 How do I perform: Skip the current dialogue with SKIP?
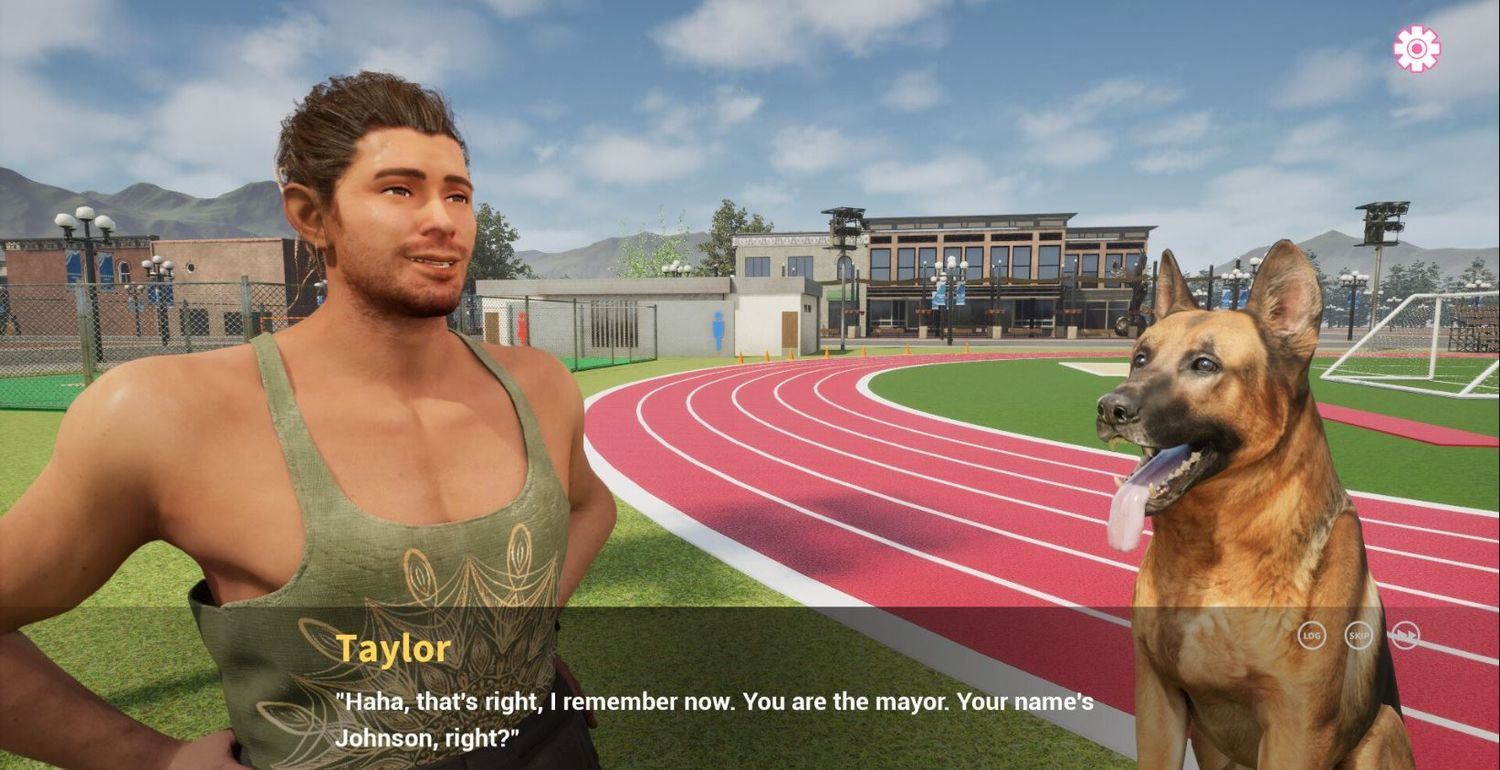click(1358, 635)
